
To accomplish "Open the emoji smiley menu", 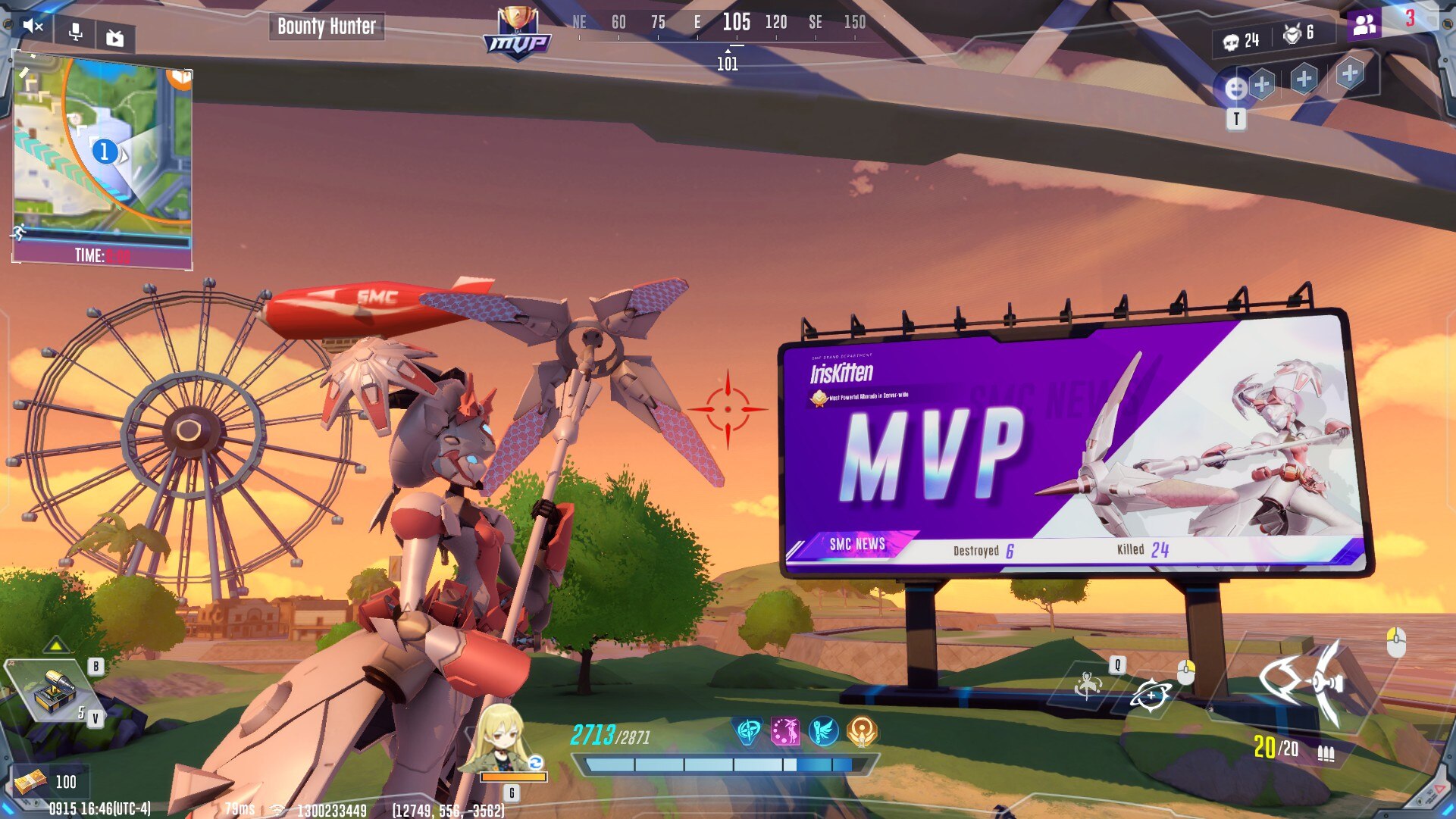I will (x=1235, y=89).
